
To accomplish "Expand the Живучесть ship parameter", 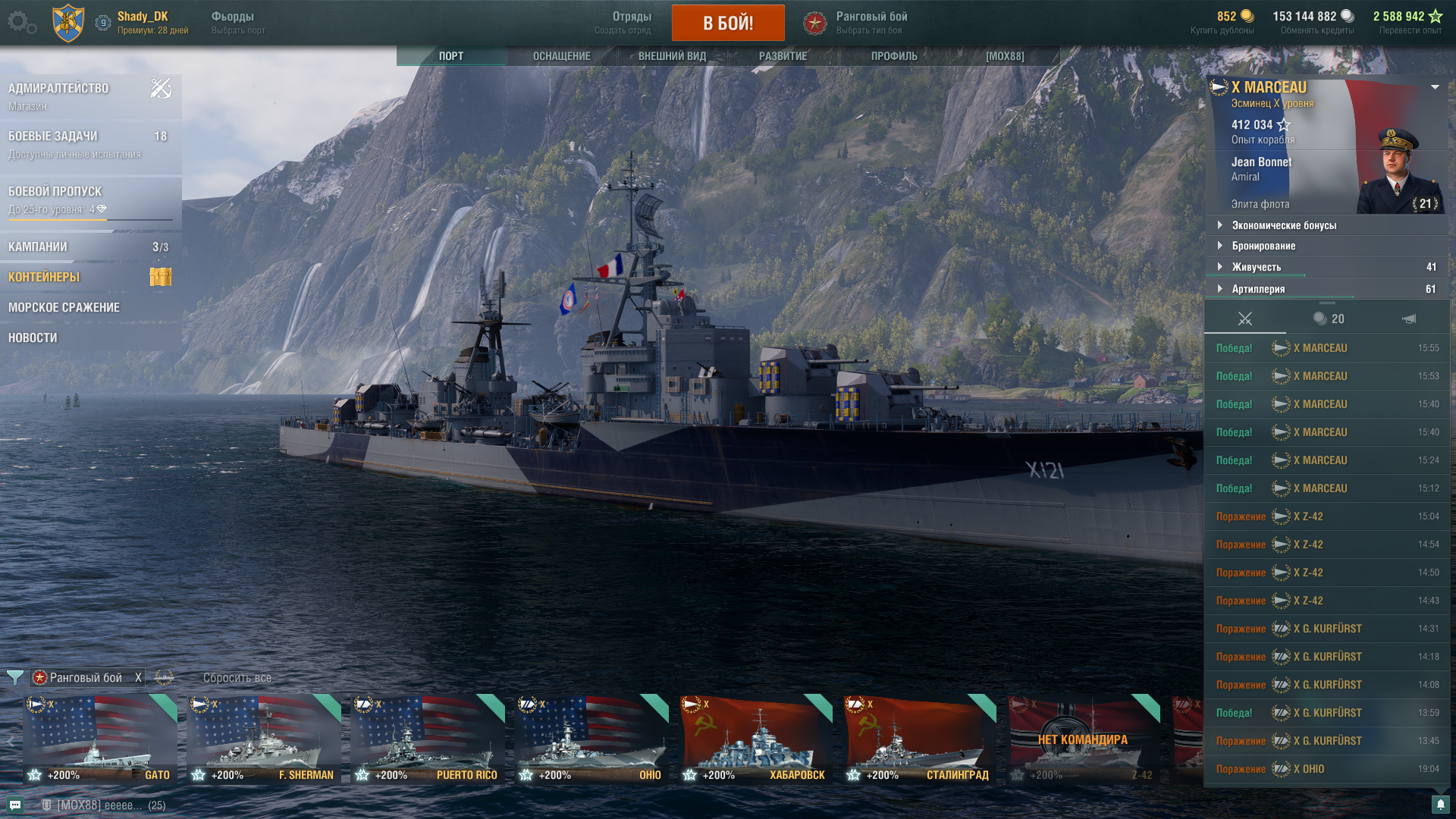I will click(x=1256, y=267).
